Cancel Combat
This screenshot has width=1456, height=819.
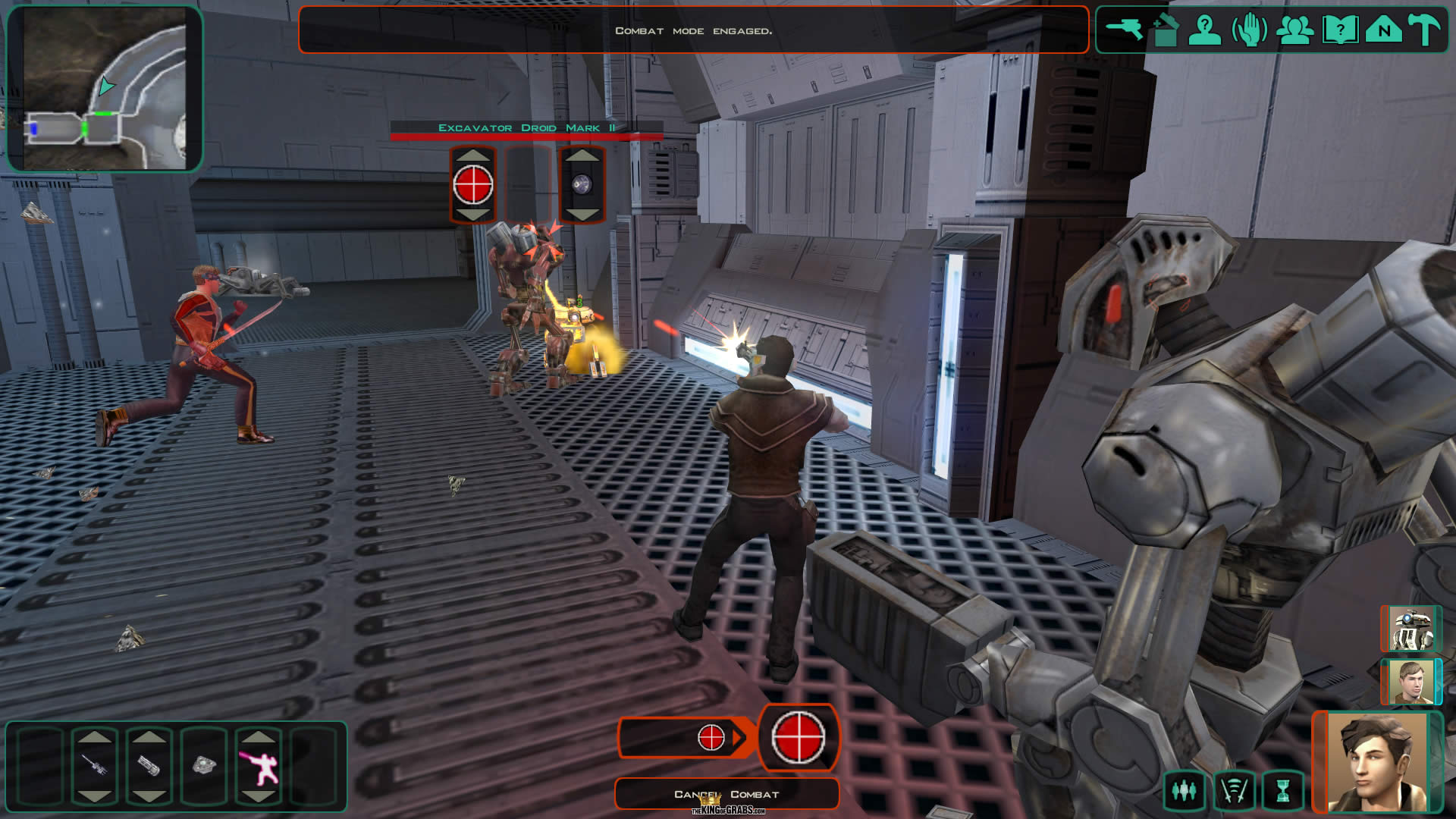726,794
